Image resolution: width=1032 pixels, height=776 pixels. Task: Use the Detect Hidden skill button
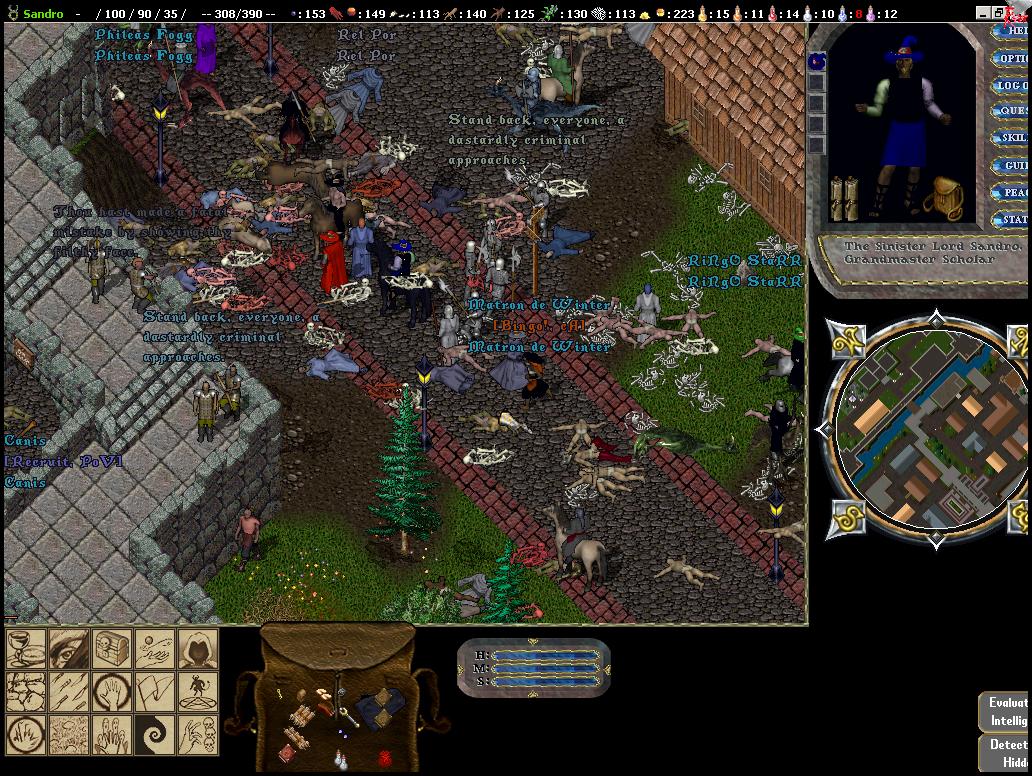coord(1005,753)
